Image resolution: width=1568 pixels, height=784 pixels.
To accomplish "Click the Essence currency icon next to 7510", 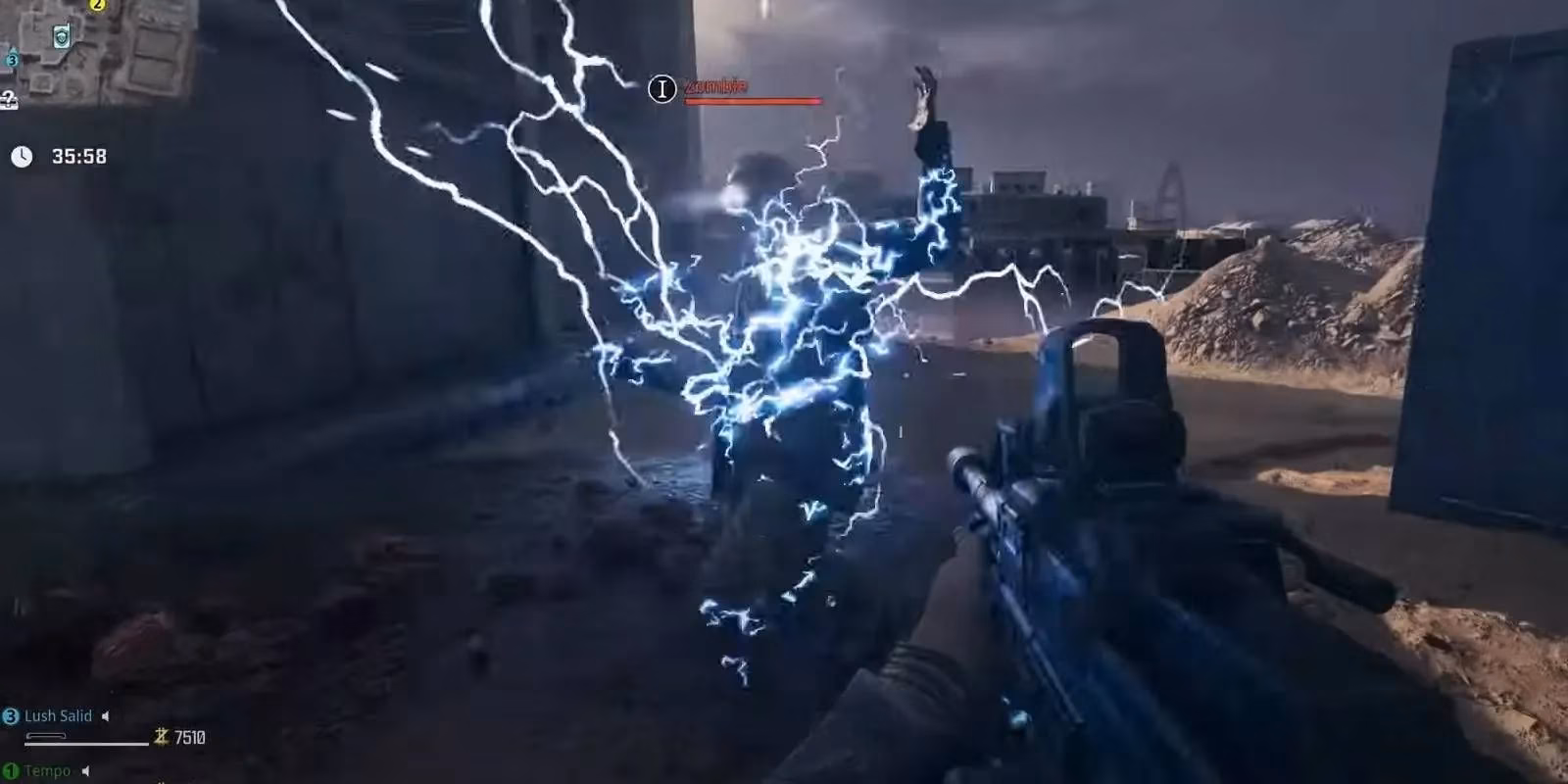I will click(161, 738).
